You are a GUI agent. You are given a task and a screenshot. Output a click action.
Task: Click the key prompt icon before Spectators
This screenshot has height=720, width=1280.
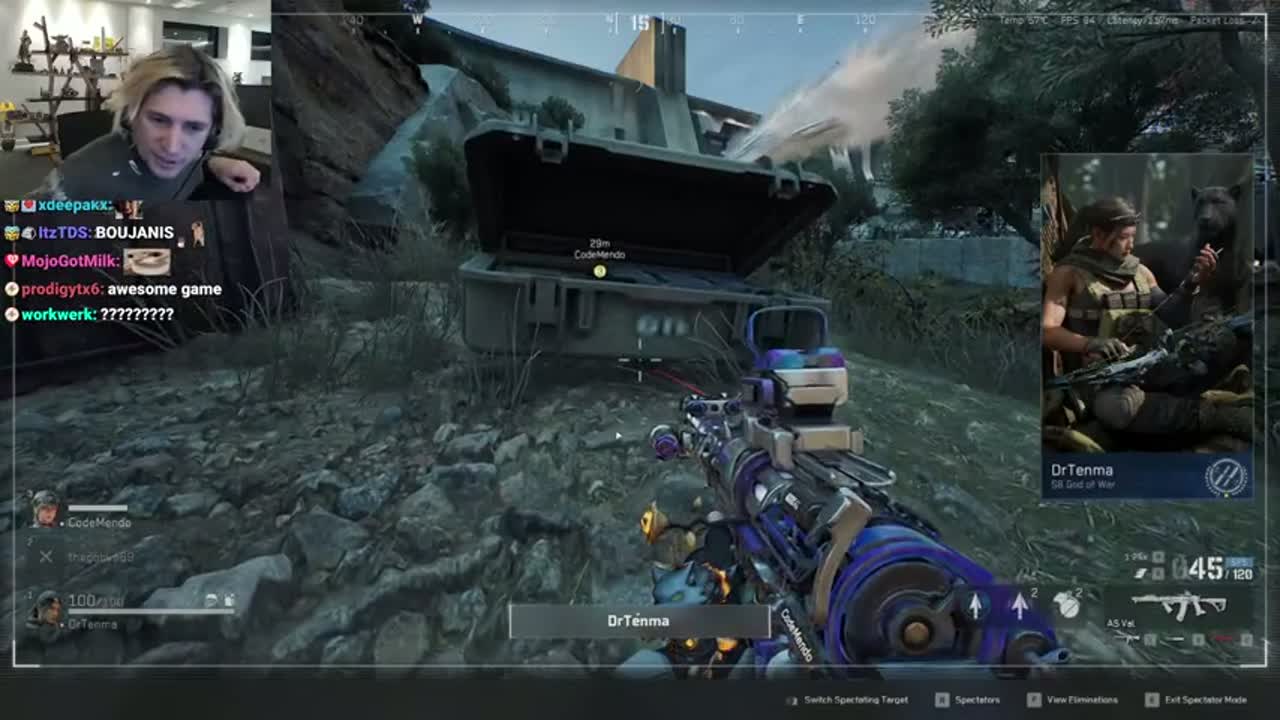(942, 701)
